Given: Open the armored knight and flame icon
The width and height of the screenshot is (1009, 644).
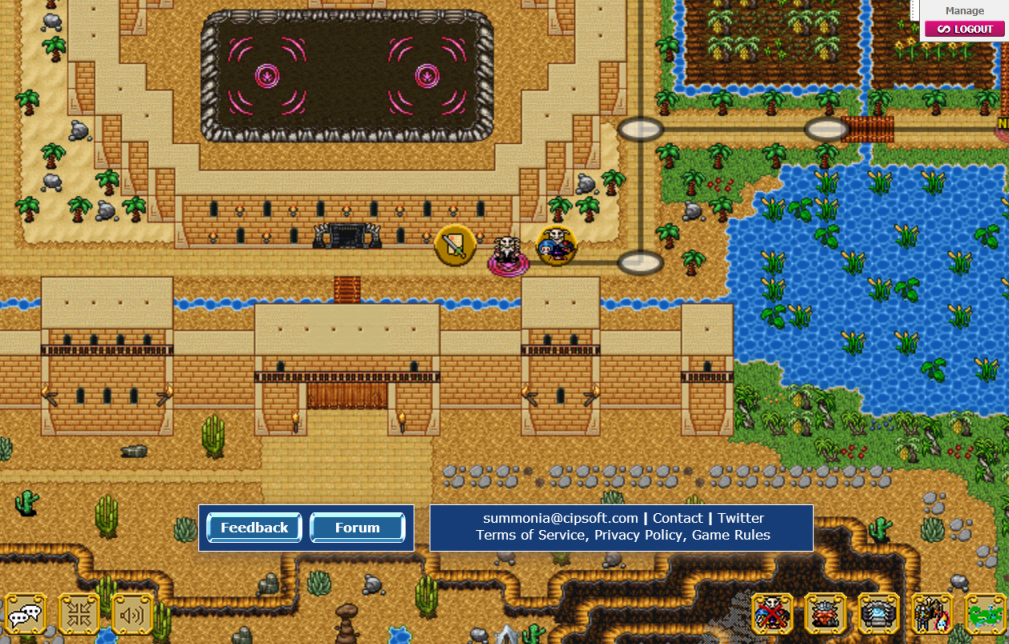Looking at the screenshot, I should point(932,614).
